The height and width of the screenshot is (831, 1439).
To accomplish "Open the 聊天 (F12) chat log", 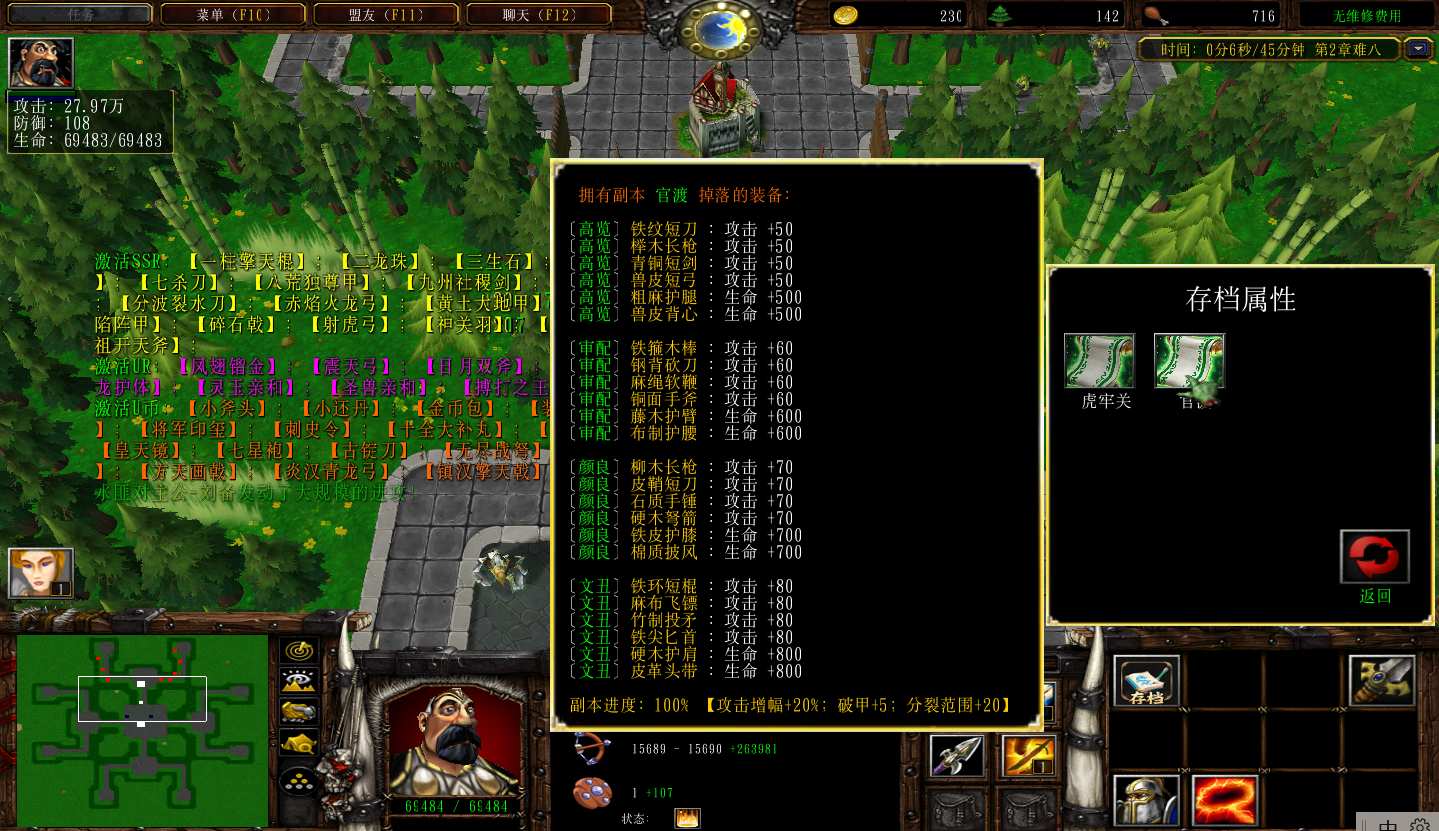I will pos(538,14).
